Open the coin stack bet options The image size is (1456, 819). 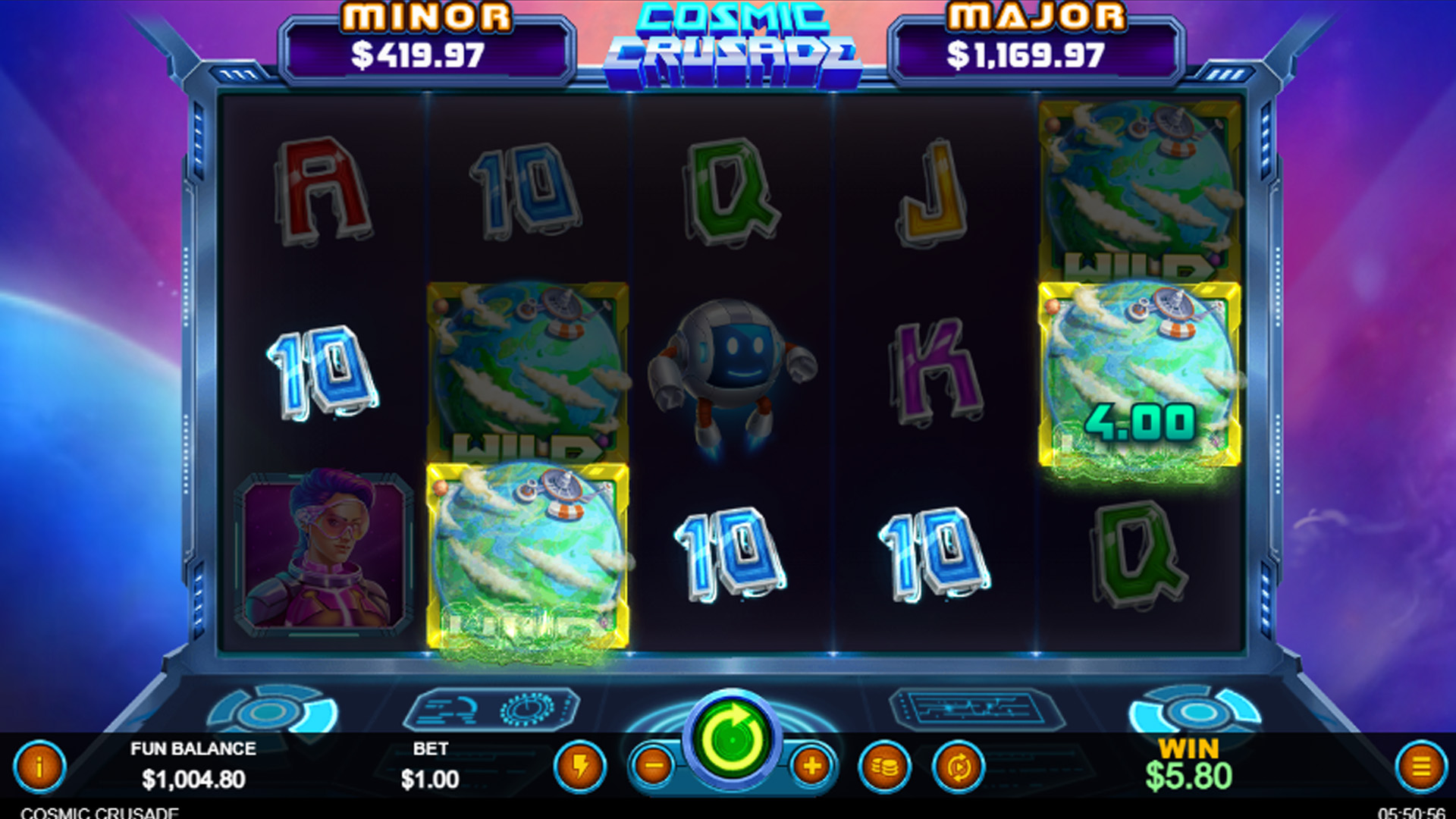(884, 767)
